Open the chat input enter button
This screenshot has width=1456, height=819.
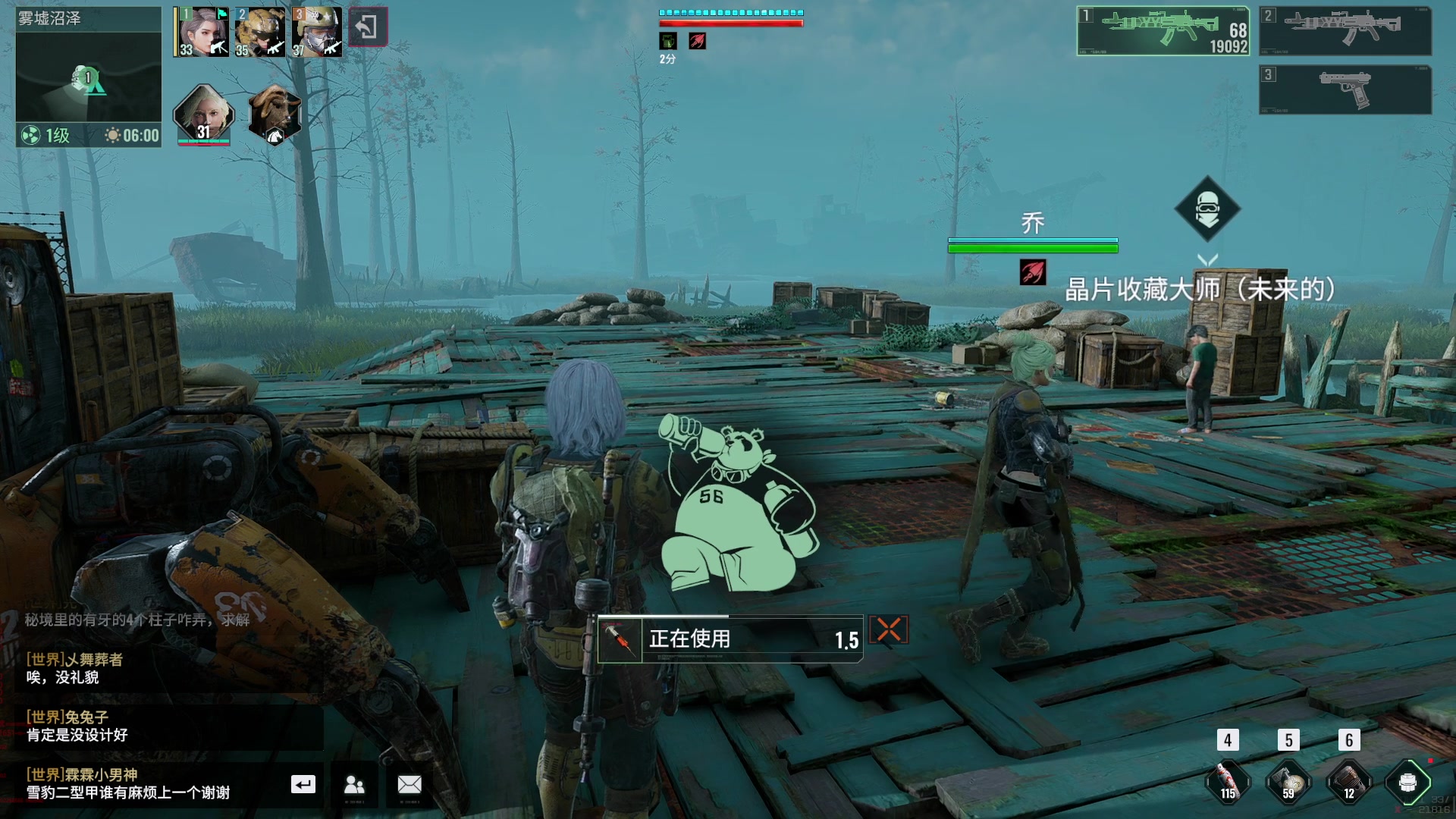303,784
